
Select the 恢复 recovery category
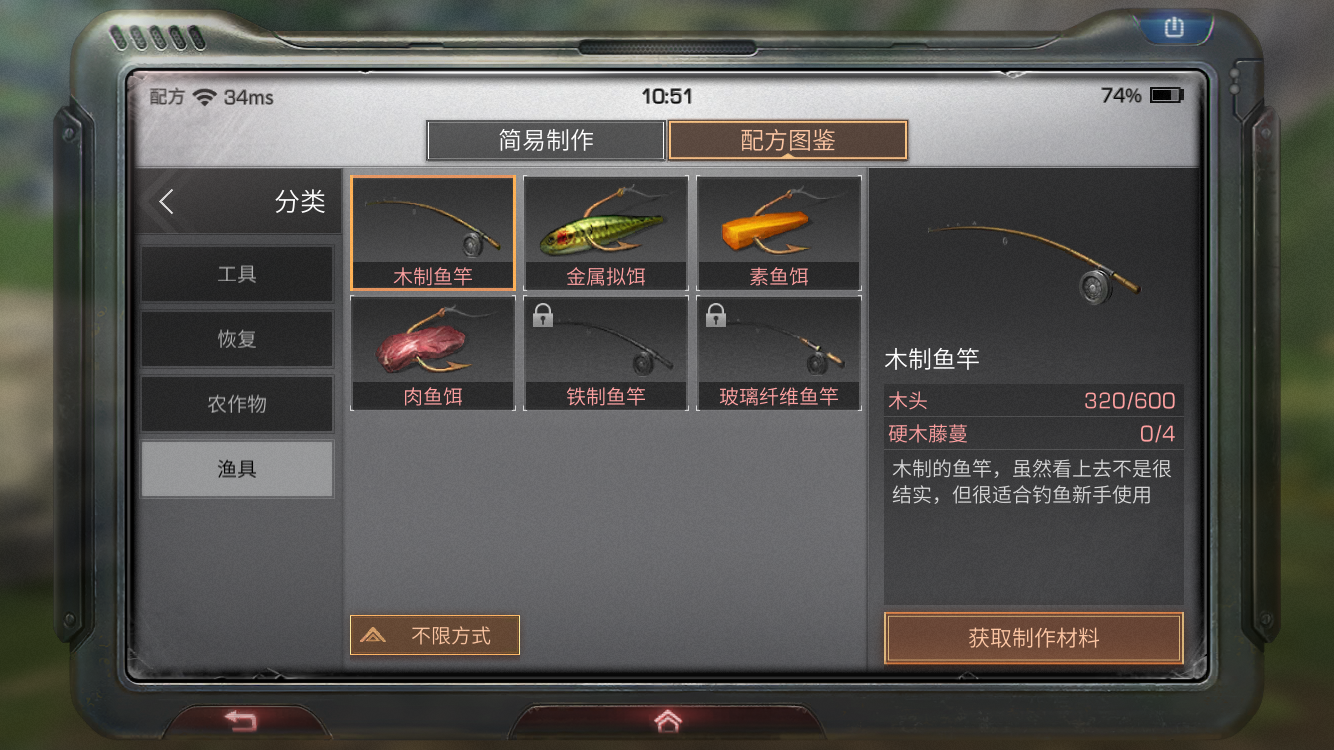tap(237, 339)
